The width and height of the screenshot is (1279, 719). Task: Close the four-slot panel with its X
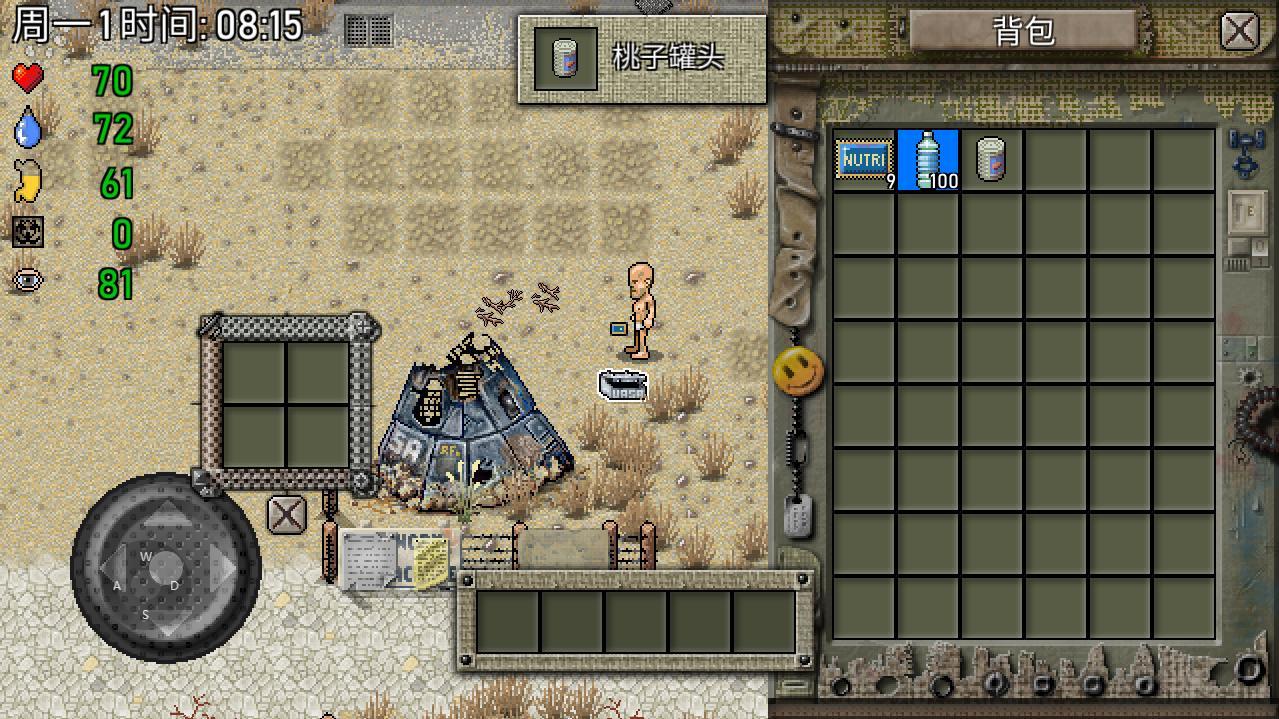[x=287, y=515]
